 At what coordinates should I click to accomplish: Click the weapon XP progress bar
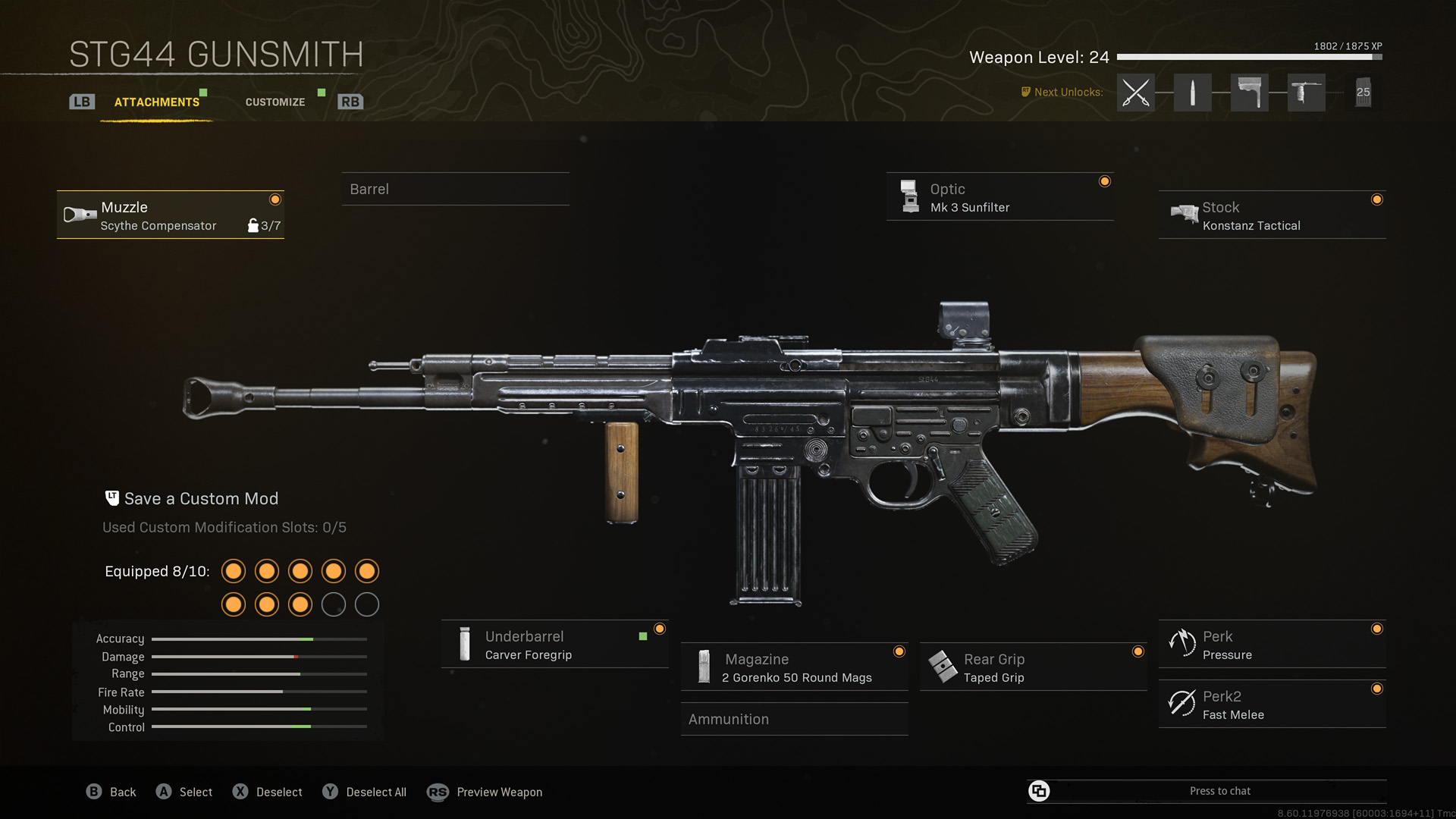[1247, 56]
